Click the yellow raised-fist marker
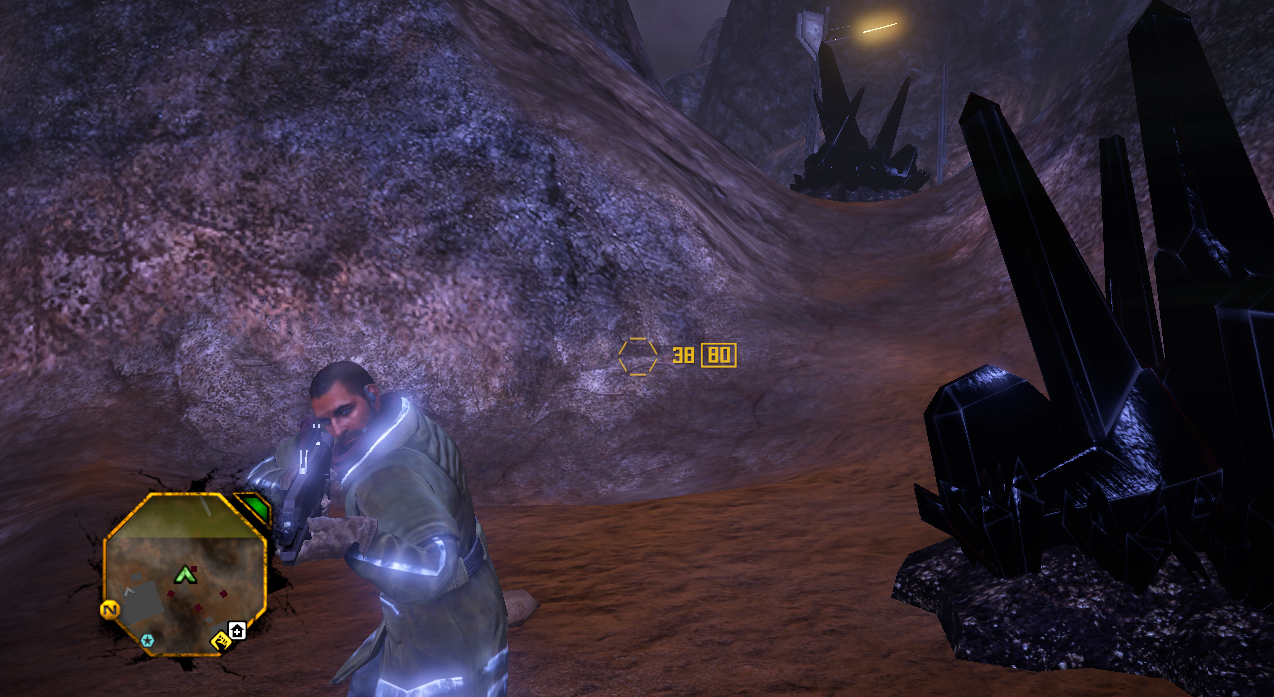The height and width of the screenshot is (697, 1274). click(x=221, y=640)
